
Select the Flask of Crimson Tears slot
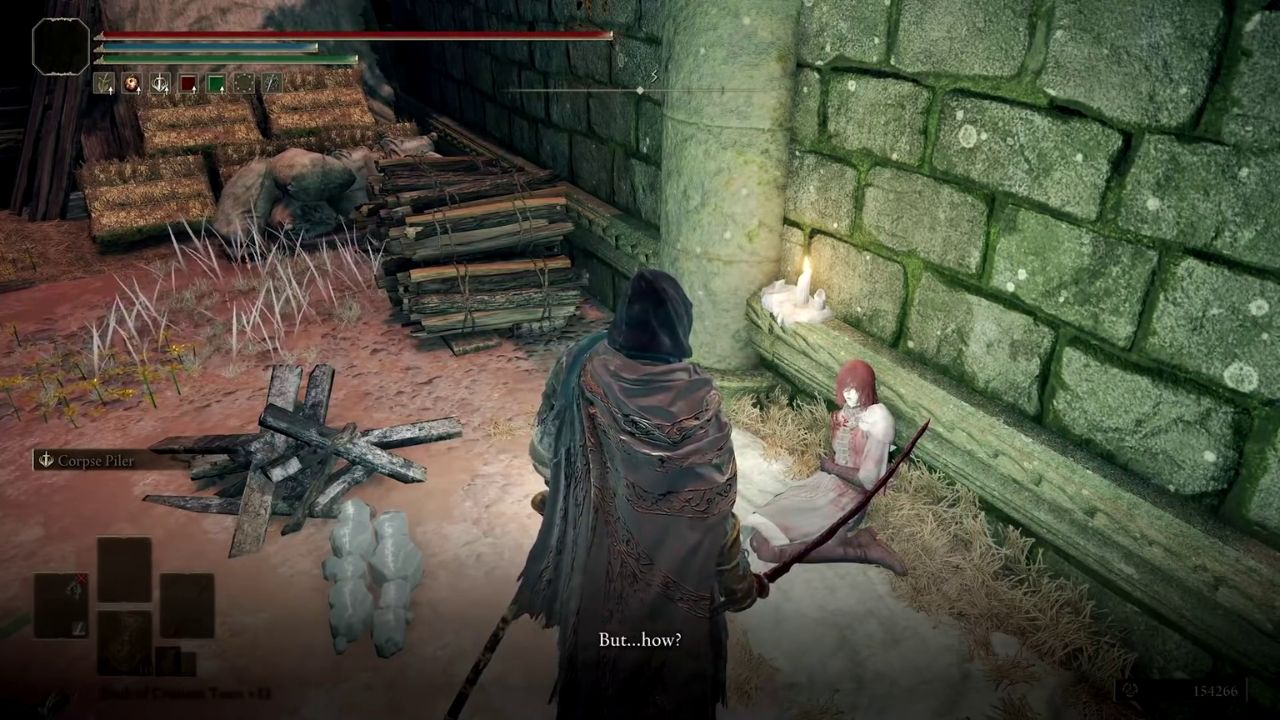pyautogui.click(x=125, y=641)
